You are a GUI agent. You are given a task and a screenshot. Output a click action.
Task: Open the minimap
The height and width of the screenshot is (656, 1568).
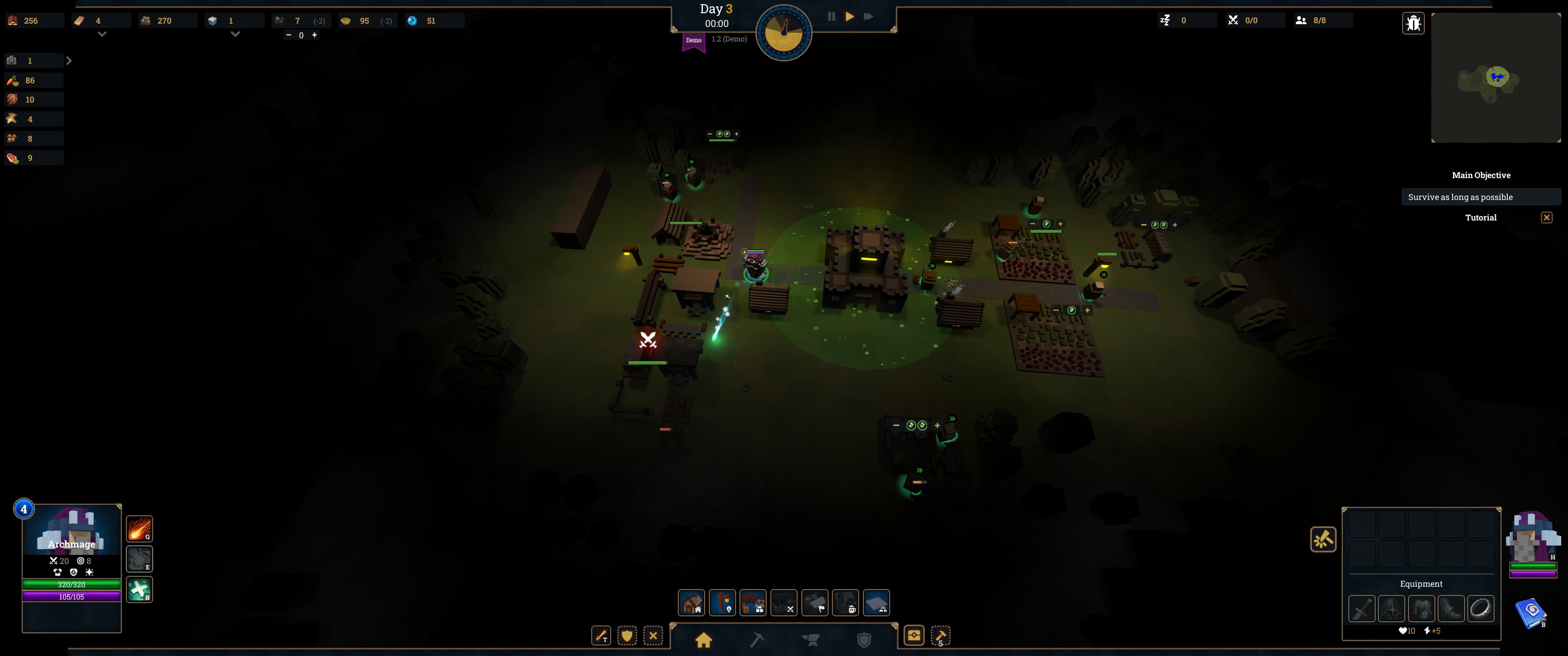[1496, 78]
